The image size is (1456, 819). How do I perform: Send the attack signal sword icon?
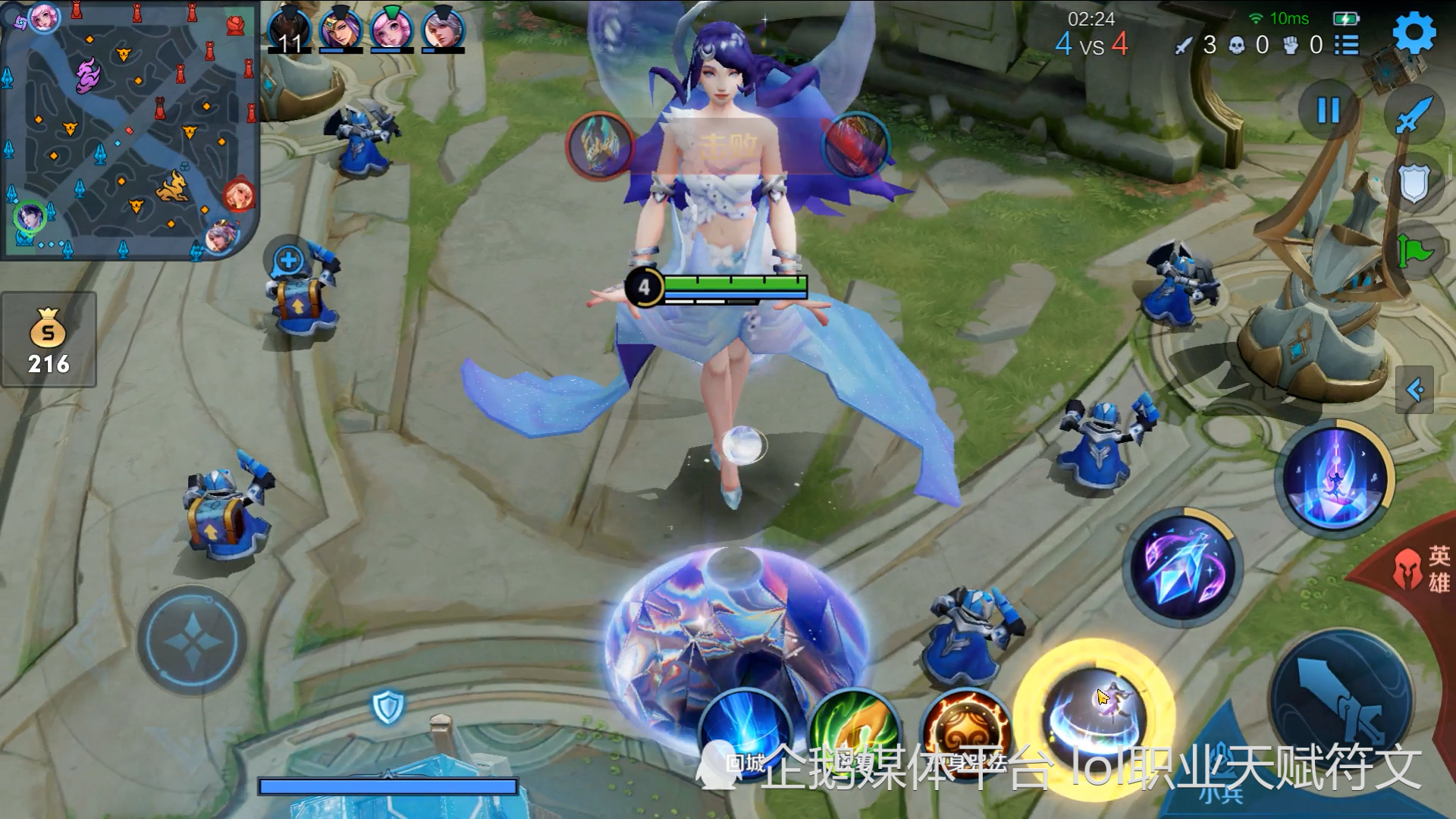click(x=1414, y=115)
